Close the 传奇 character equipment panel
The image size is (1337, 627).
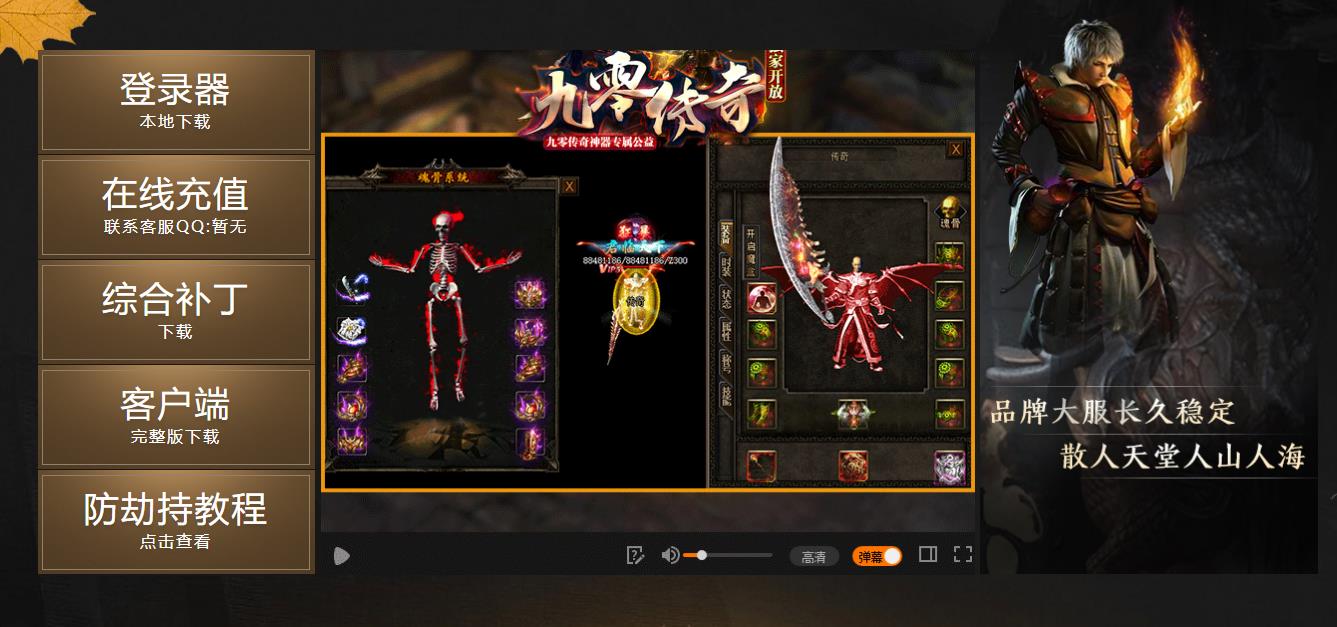coord(956,149)
